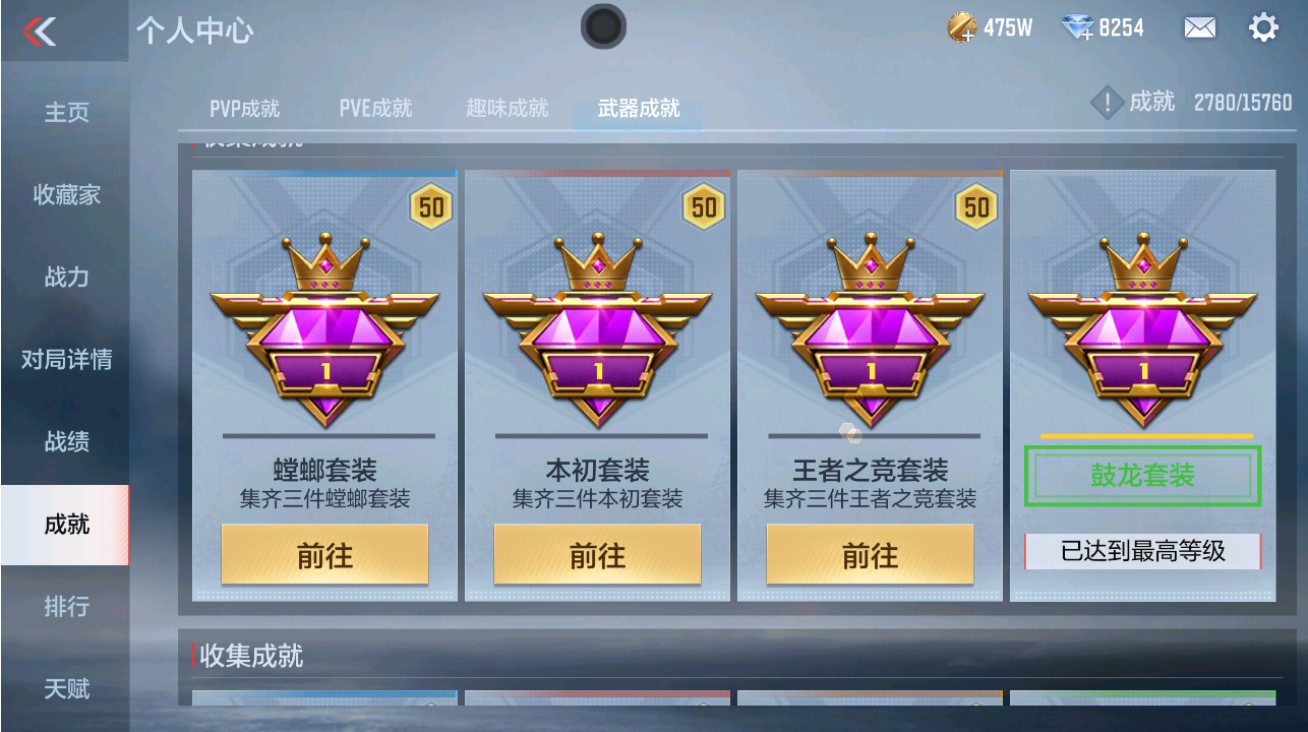The image size is (1308, 732).
Task: Tap the gold coin icon to add currency
Action: coord(963,28)
